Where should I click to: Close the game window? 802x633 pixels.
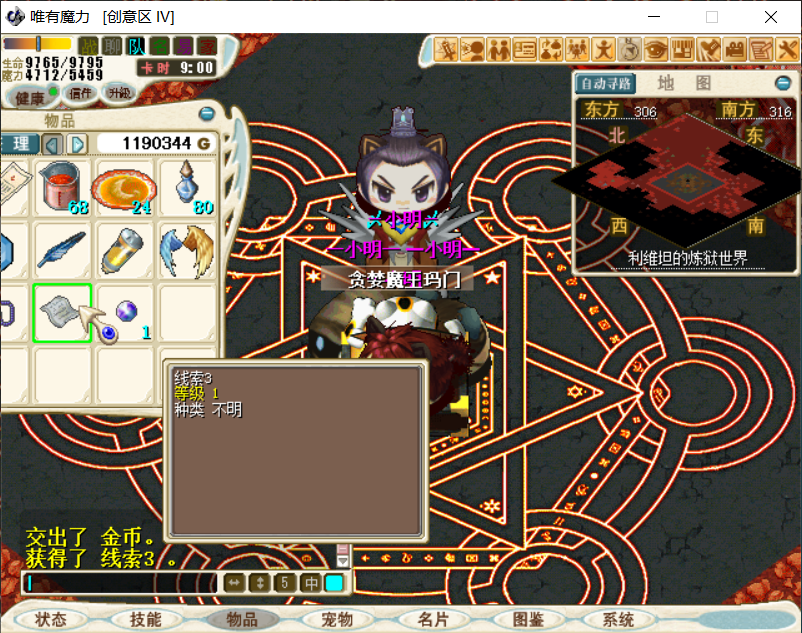pos(770,17)
